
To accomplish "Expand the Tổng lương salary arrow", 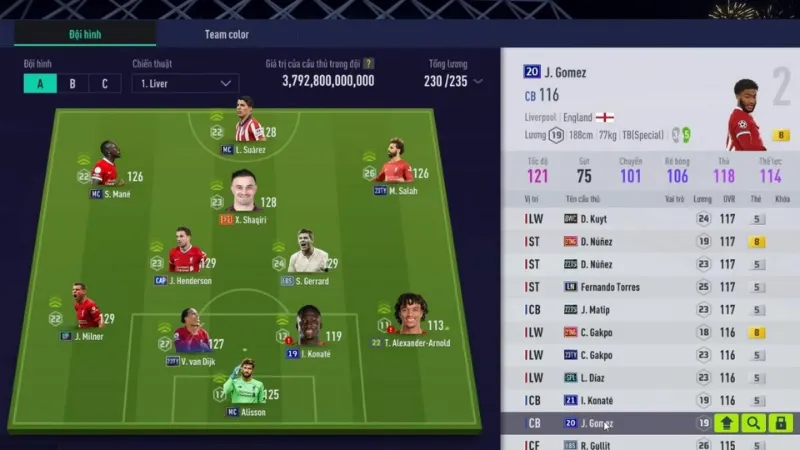I will point(478,81).
